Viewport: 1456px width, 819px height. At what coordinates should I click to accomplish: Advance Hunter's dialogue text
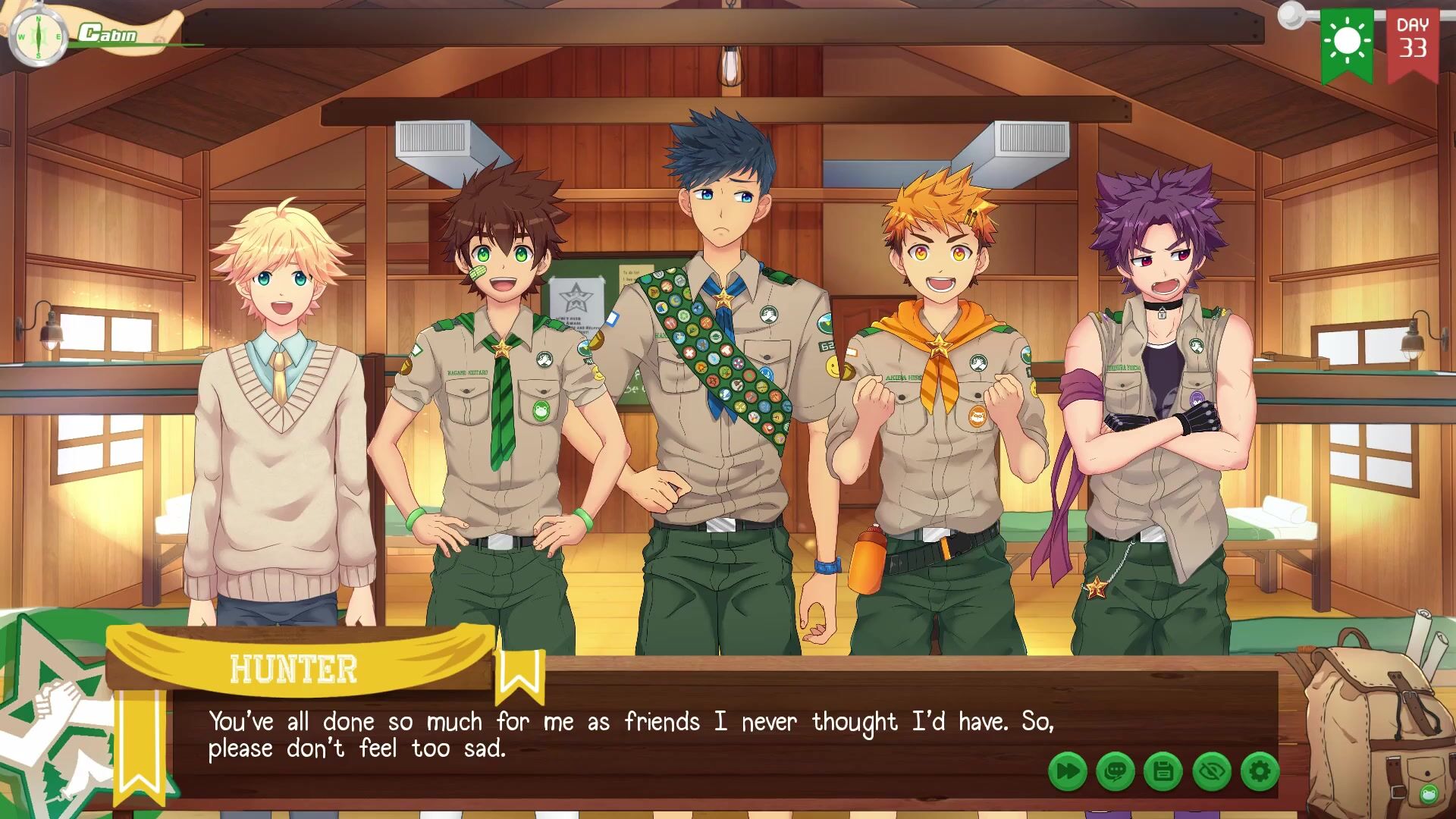(x=629, y=734)
